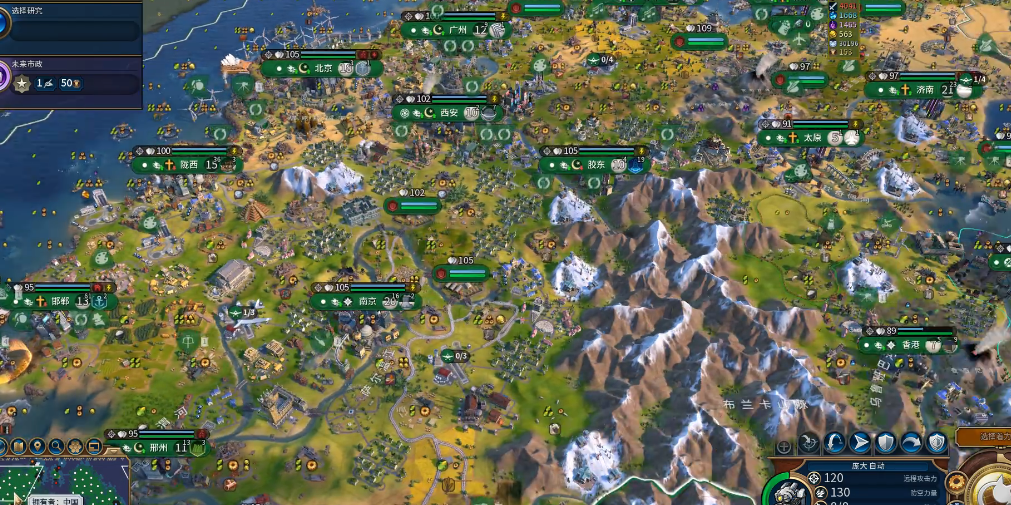Screen dimensions: 1011x505
Task: Open the 广州 city banner
Action: coord(458,31)
